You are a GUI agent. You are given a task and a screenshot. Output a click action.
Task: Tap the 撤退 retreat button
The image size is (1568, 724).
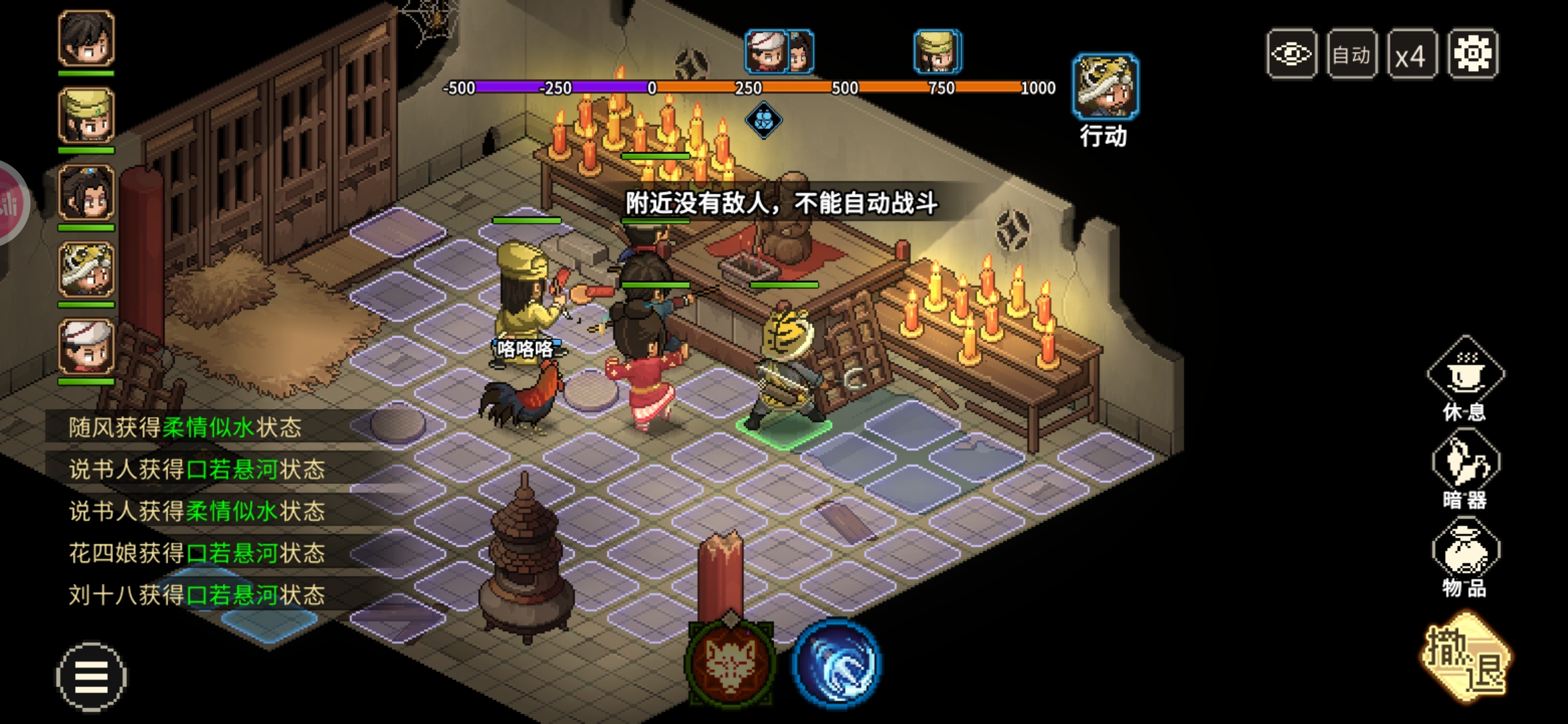1465,658
